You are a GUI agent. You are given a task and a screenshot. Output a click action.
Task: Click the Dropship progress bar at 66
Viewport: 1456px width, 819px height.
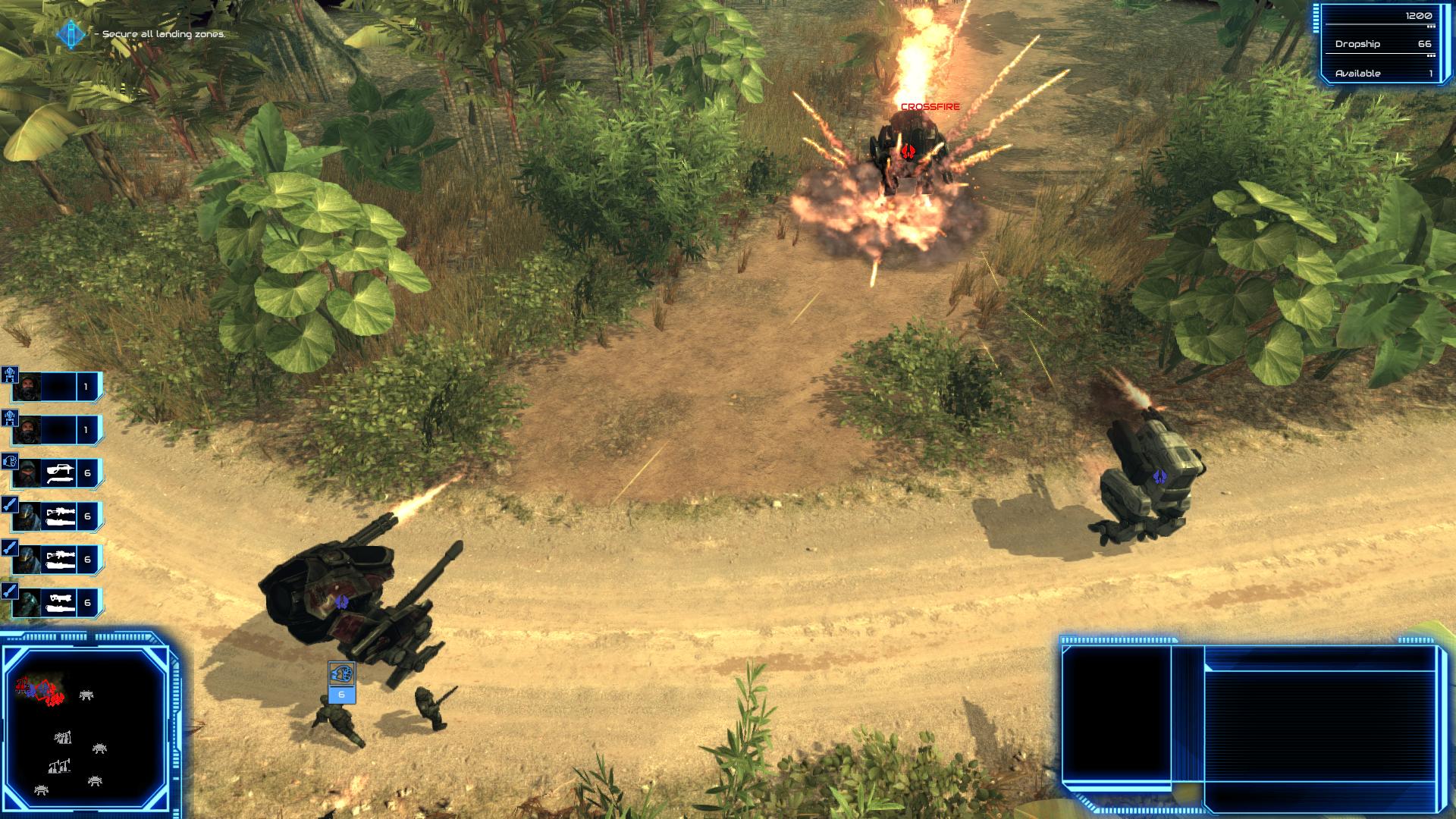(1382, 54)
